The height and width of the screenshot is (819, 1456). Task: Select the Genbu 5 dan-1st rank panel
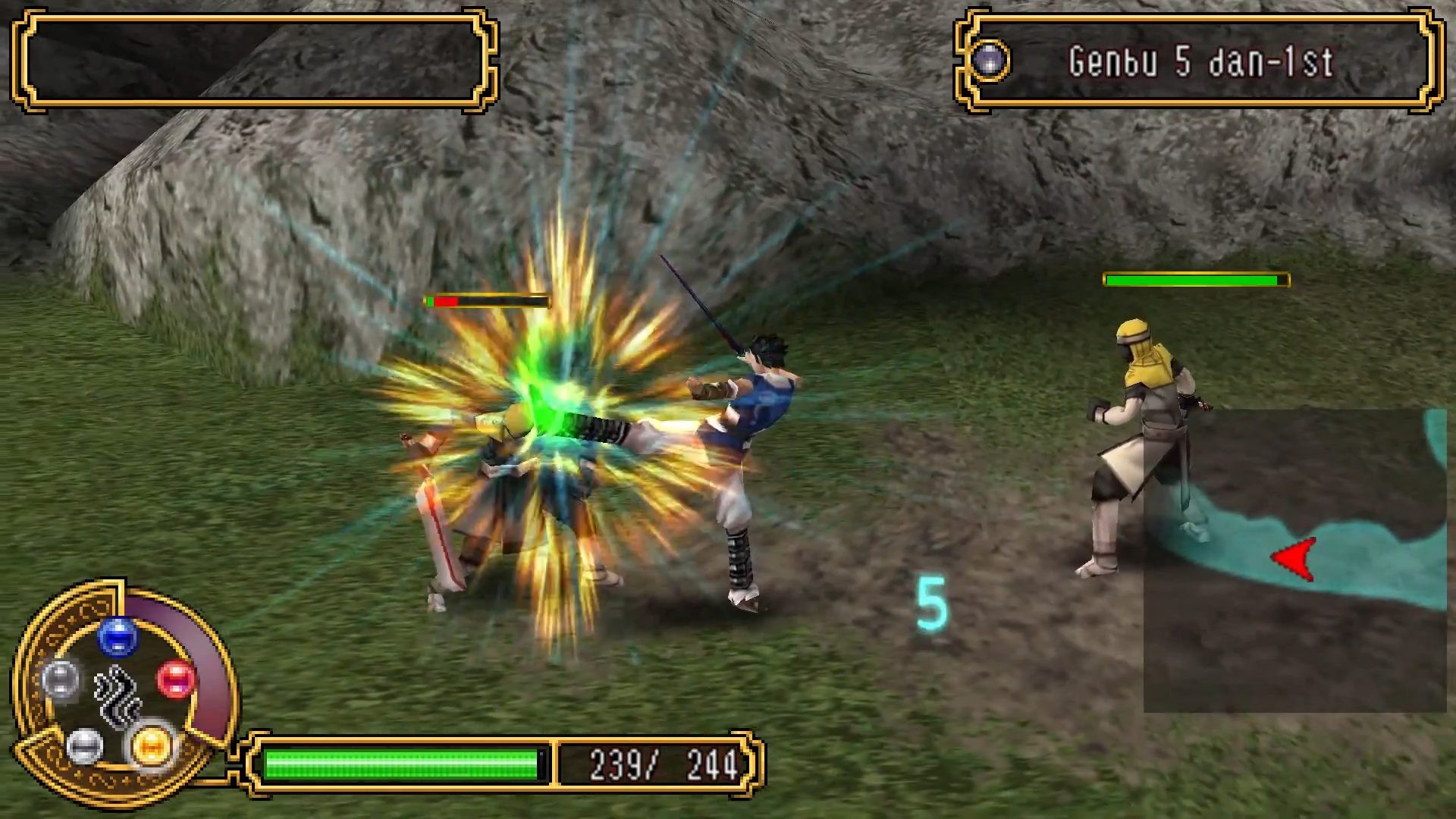[x=1200, y=61]
